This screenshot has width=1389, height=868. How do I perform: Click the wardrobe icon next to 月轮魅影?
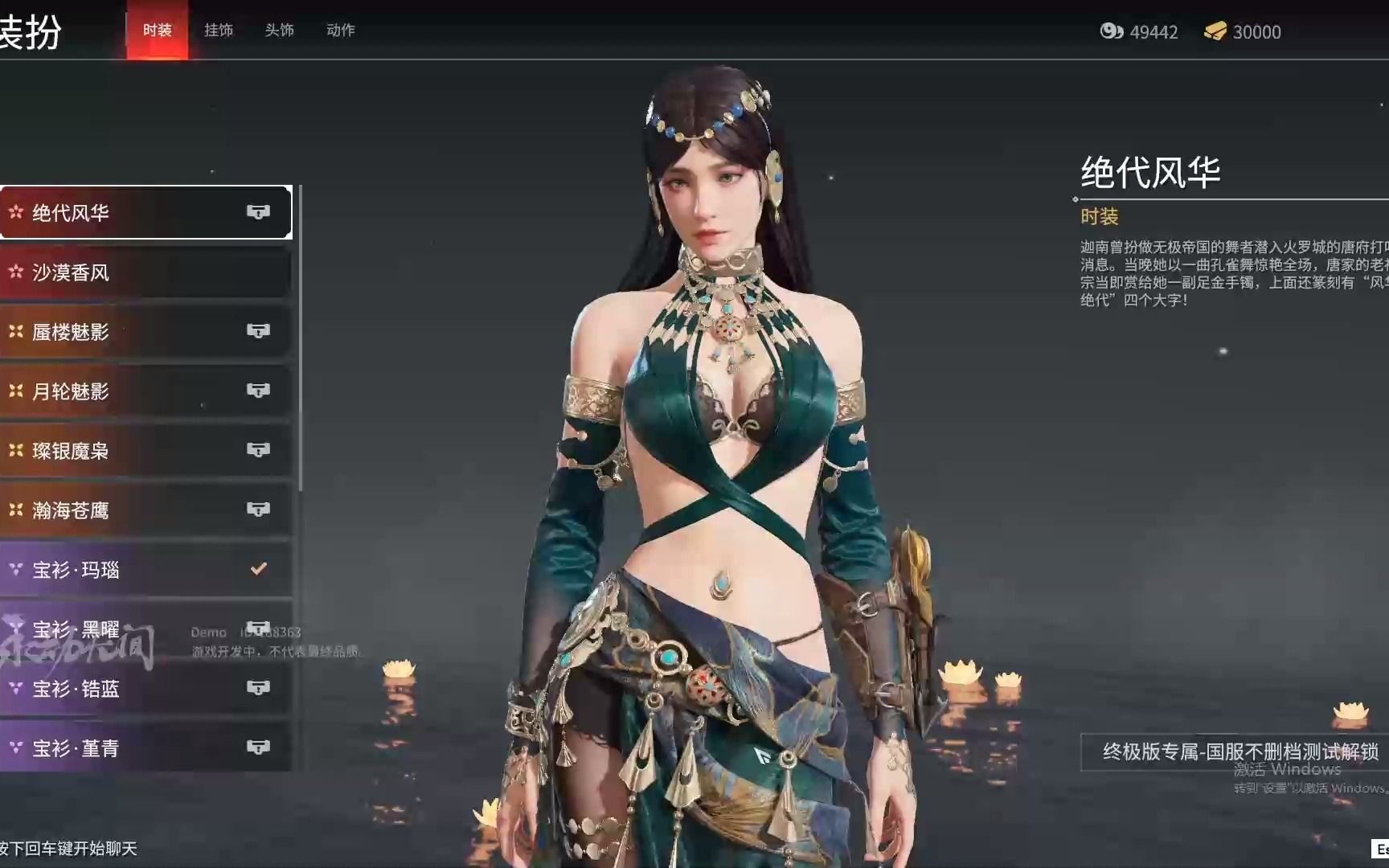click(x=258, y=390)
